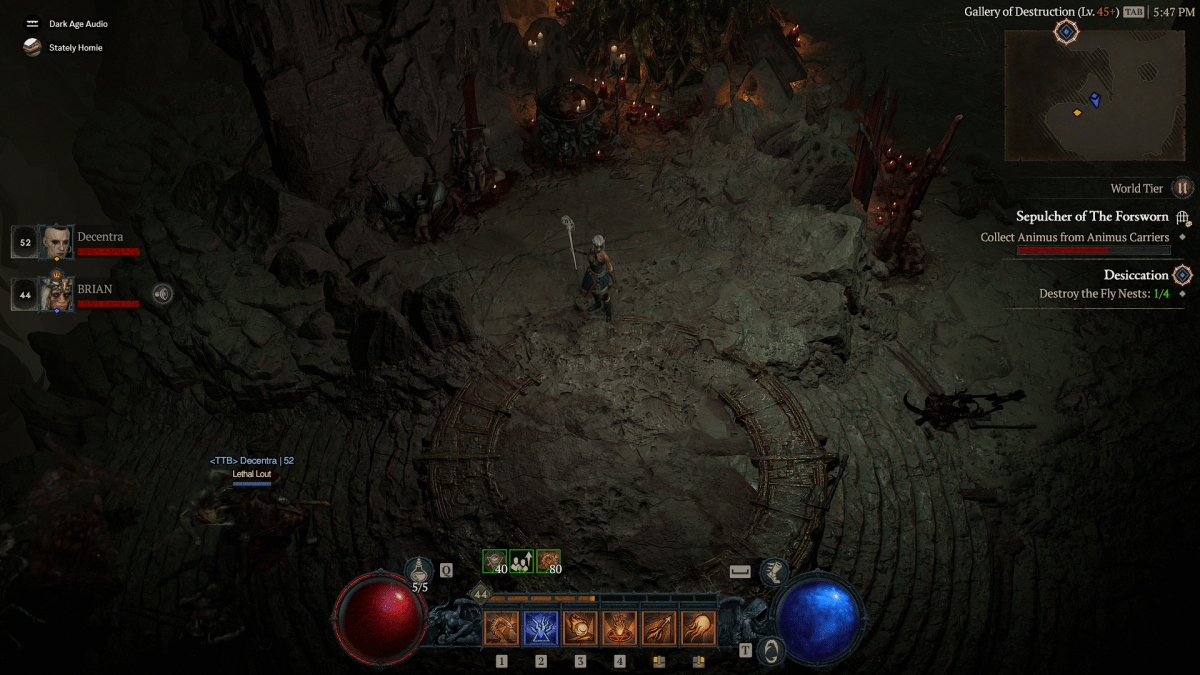Activate the orange meteor orb skill
Screen dimensions: 1200x675
pyautogui.click(x=698, y=628)
